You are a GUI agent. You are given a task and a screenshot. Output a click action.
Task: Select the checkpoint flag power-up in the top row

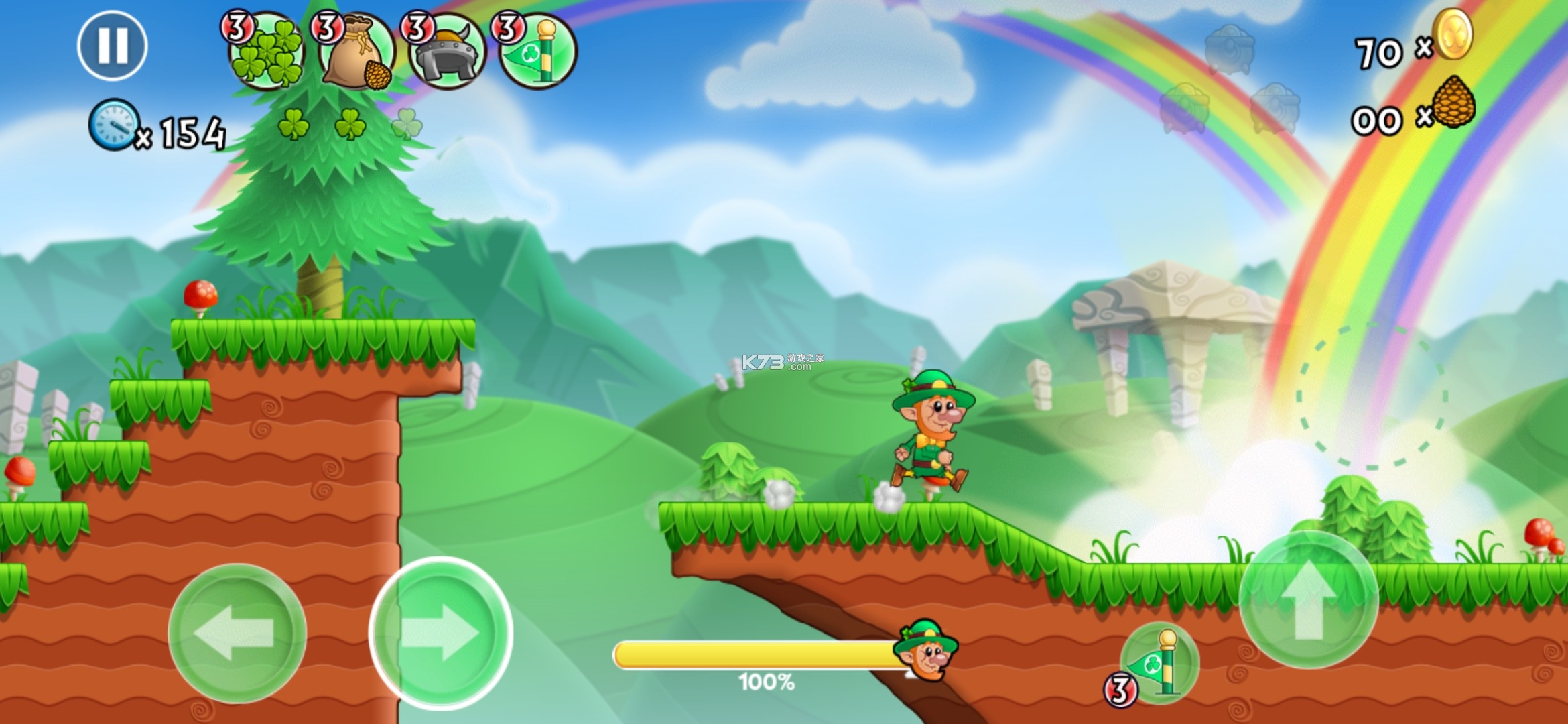click(x=537, y=52)
